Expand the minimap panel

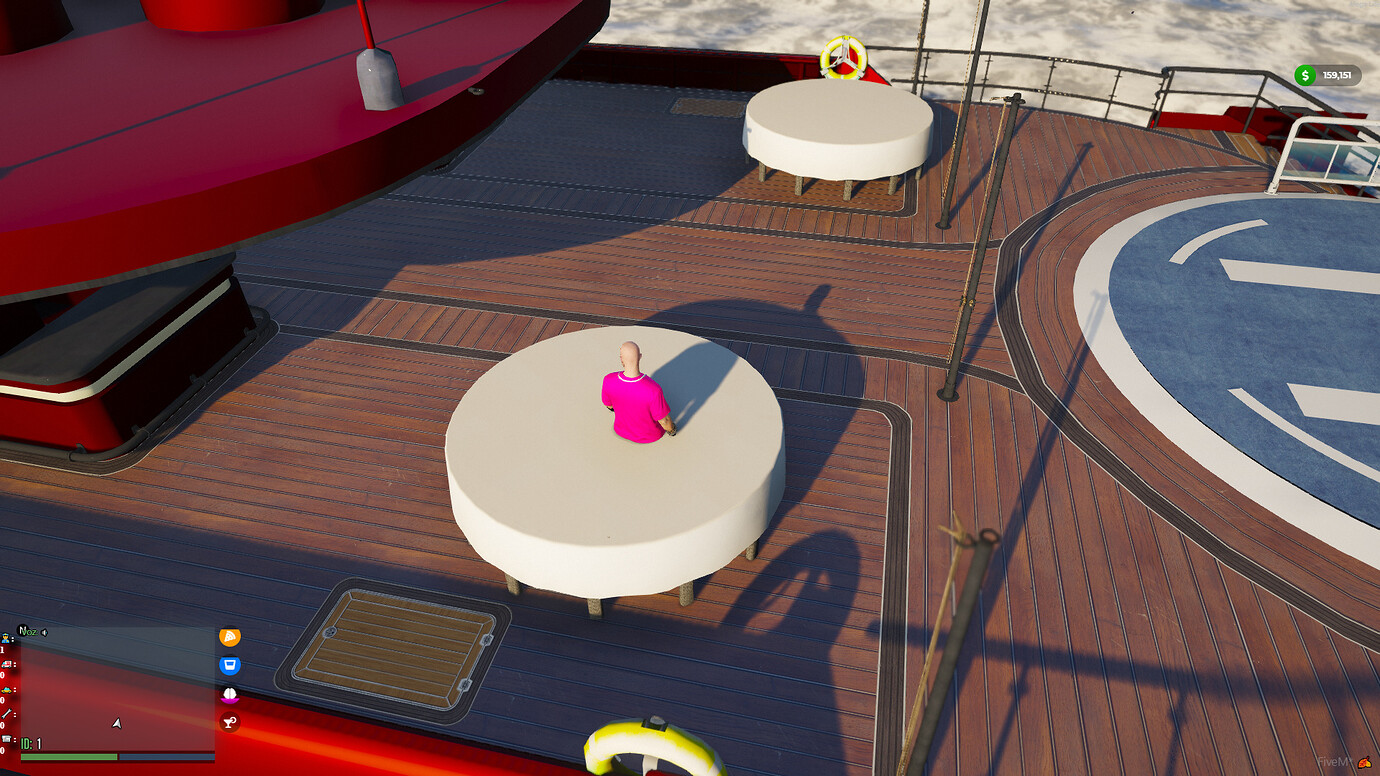[x=115, y=700]
